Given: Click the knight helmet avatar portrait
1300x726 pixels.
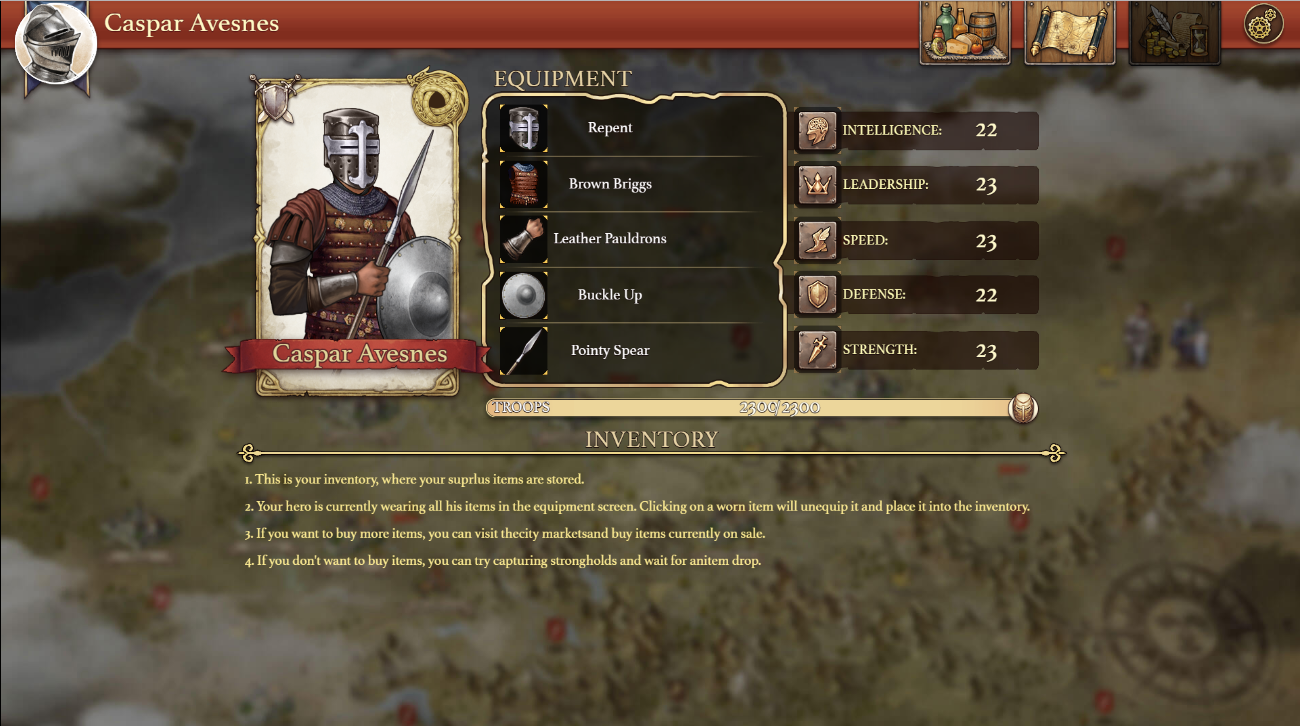Looking at the screenshot, I should [56, 44].
